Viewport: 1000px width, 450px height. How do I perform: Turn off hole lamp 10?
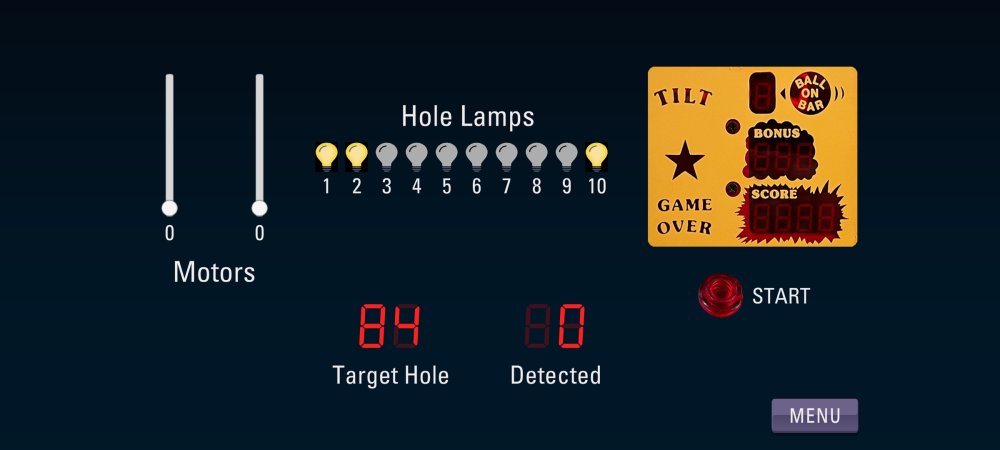tap(596, 156)
